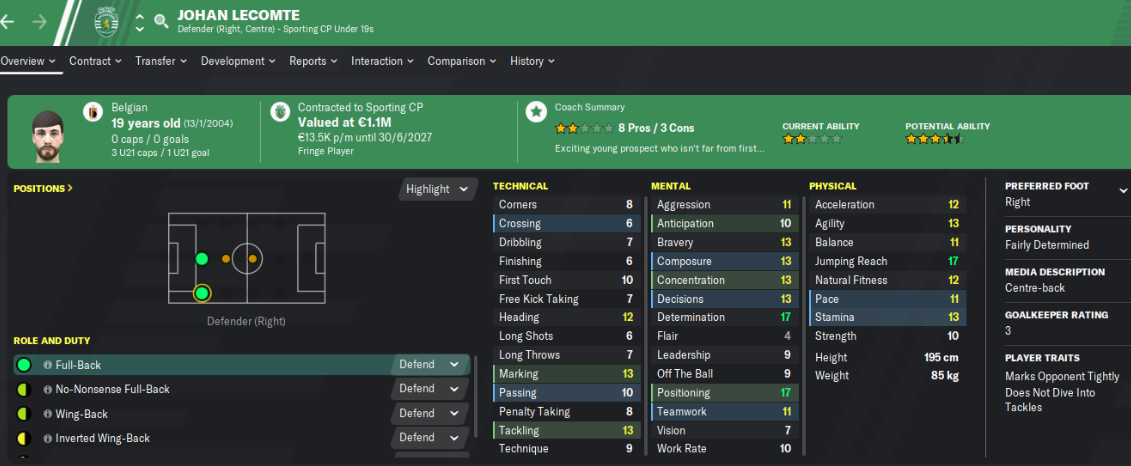Open the Development tab

coord(238,61)
